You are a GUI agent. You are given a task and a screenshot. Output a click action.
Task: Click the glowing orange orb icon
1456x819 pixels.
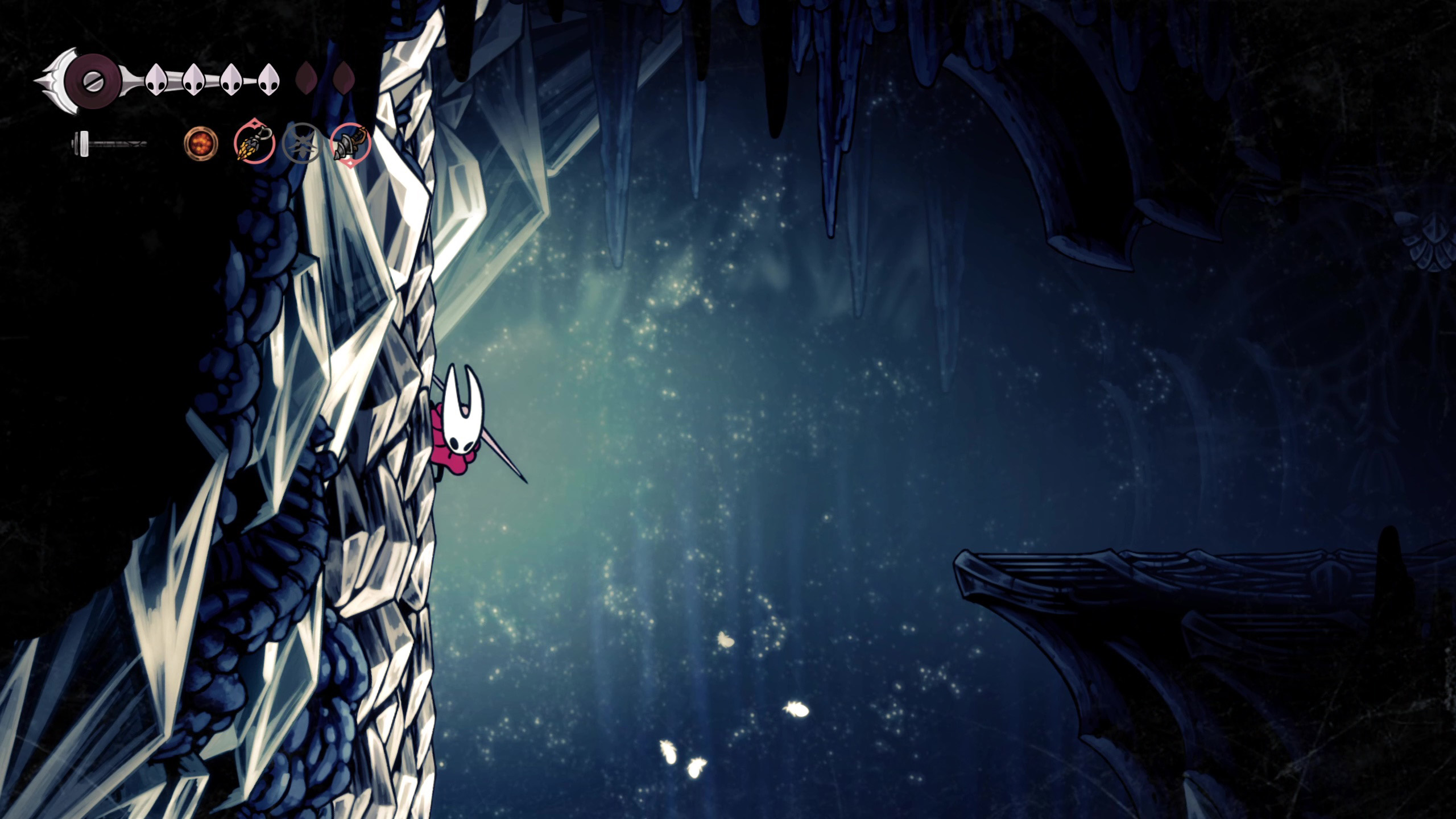point(201,143)
